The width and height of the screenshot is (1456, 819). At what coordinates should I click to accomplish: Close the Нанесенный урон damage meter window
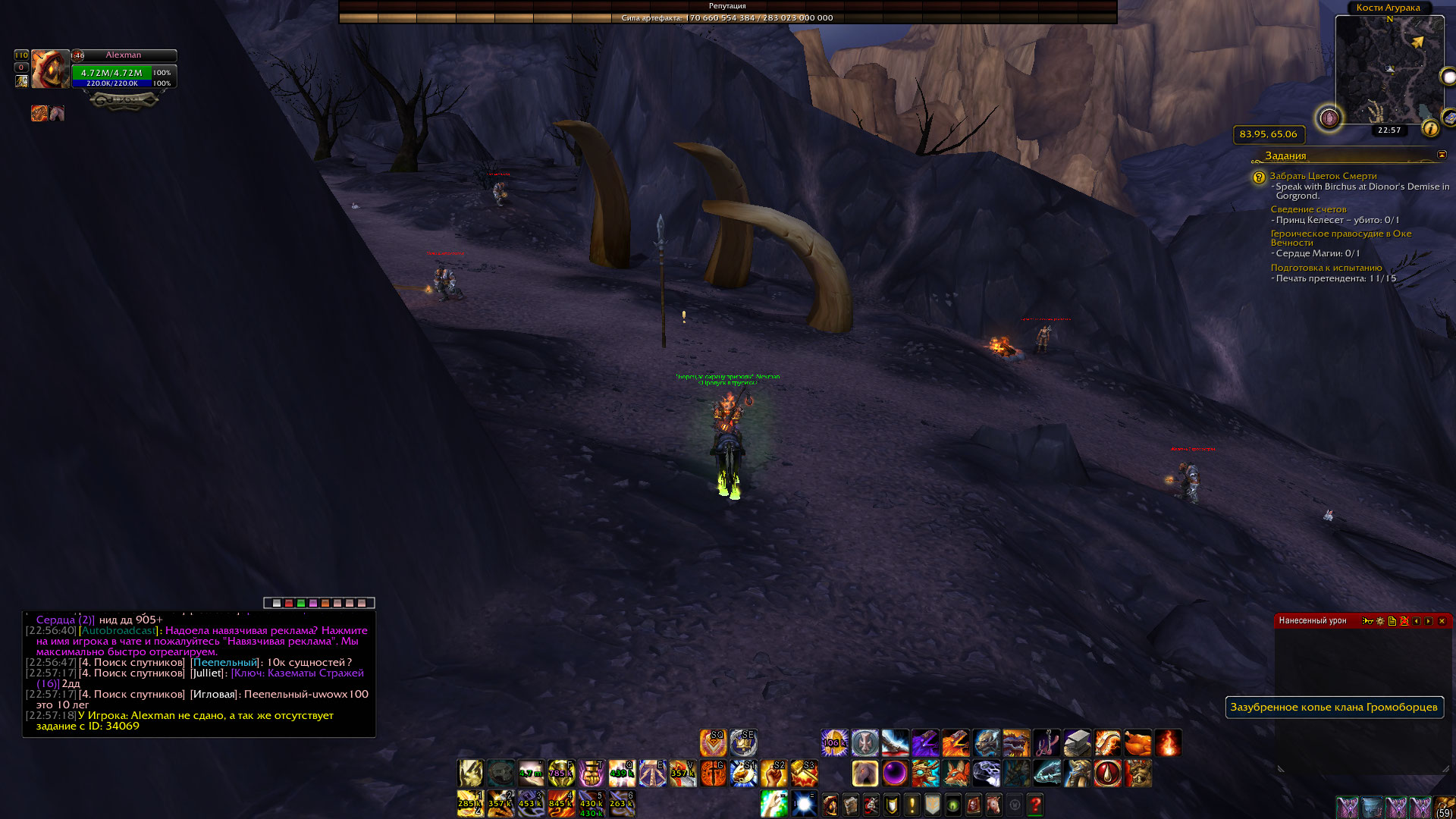tap(1442, 621)
